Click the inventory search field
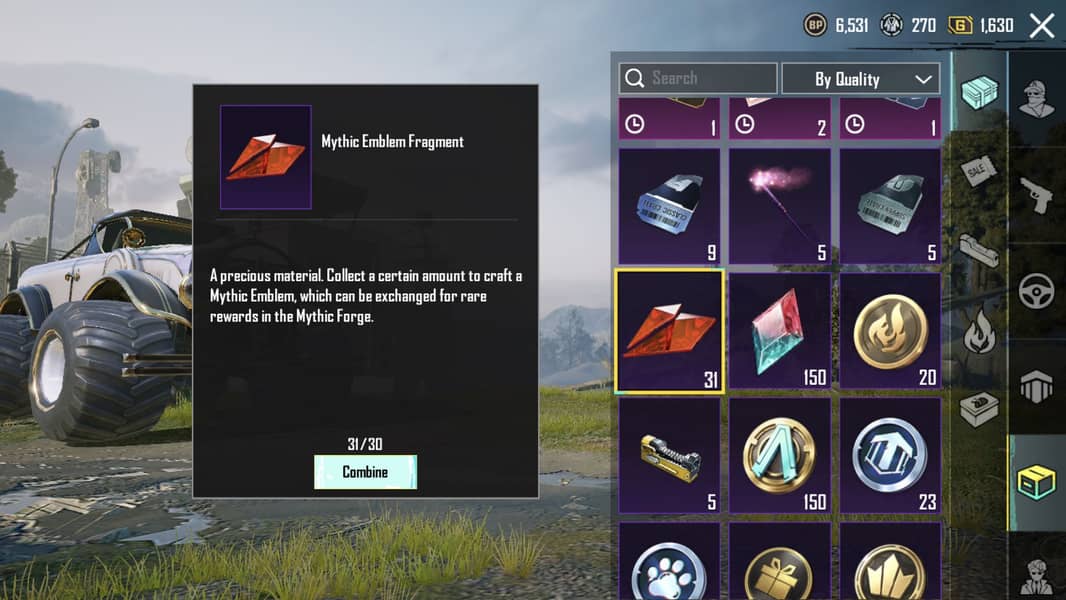1066x600 pixels. pos(698,78)
